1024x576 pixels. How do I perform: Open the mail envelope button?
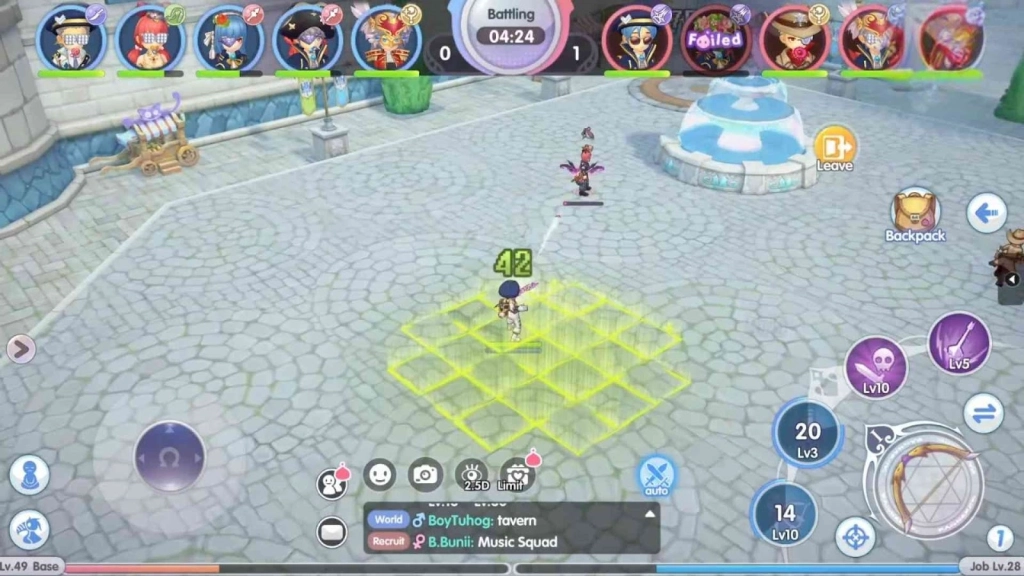click(x=331, y=532)
